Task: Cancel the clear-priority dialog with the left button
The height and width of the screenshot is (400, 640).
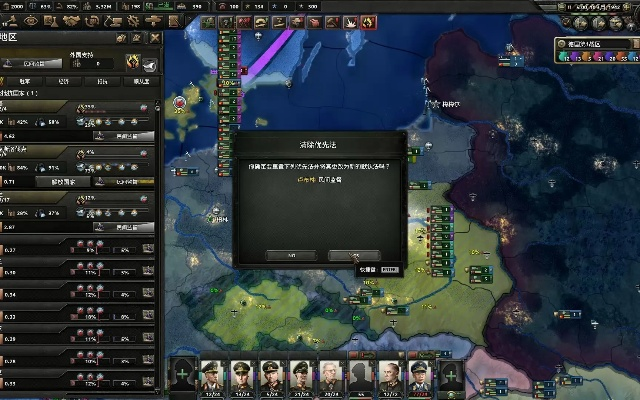Action: (x=291, y=255)
